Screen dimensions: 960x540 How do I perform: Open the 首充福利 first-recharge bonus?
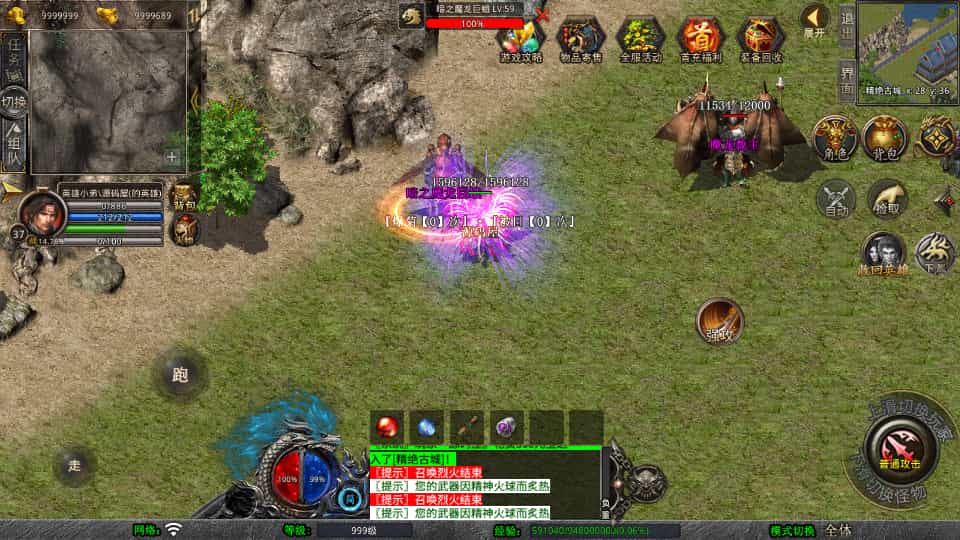(700, 40)
